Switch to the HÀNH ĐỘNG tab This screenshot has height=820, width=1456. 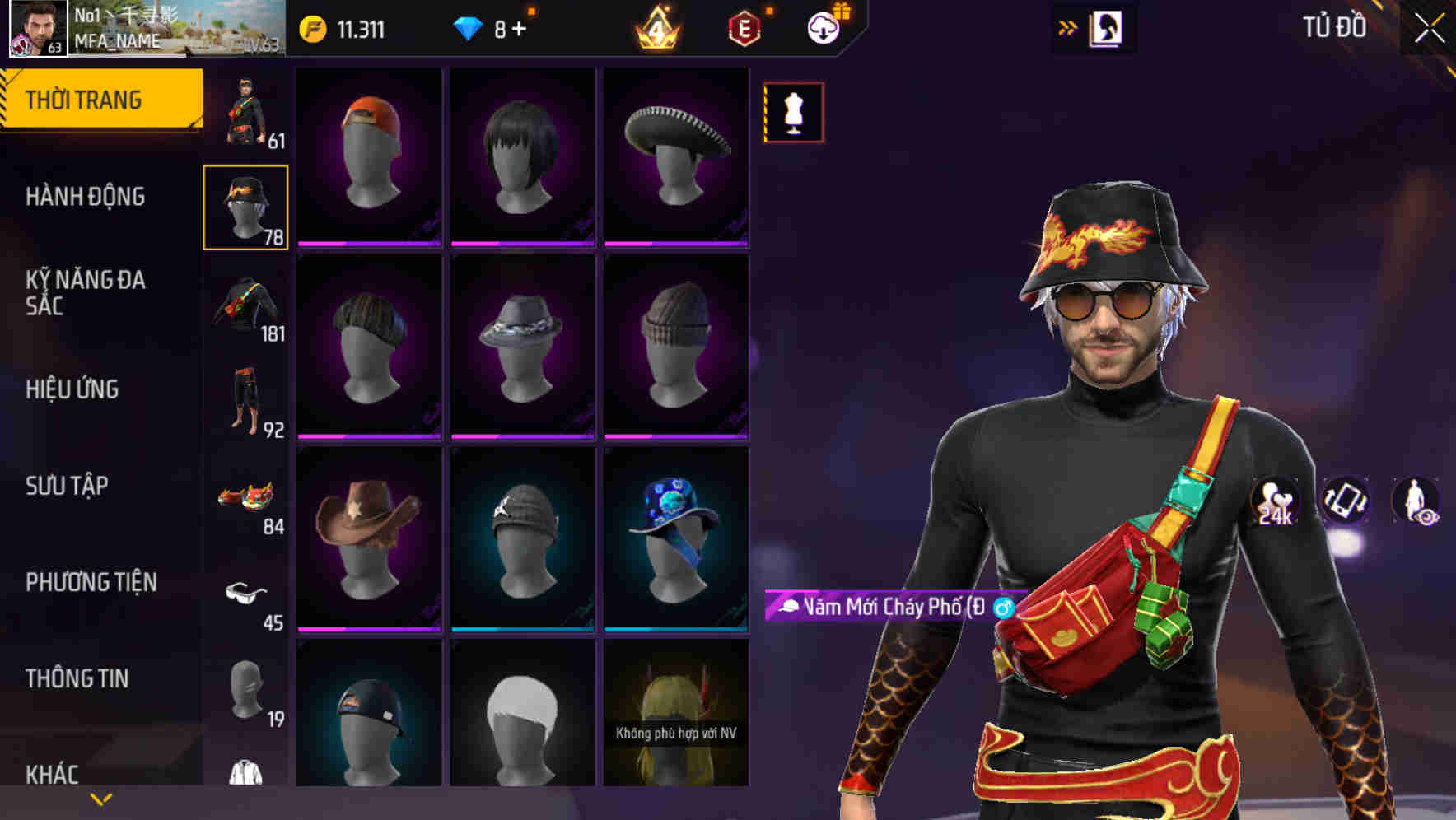point(87,198)
